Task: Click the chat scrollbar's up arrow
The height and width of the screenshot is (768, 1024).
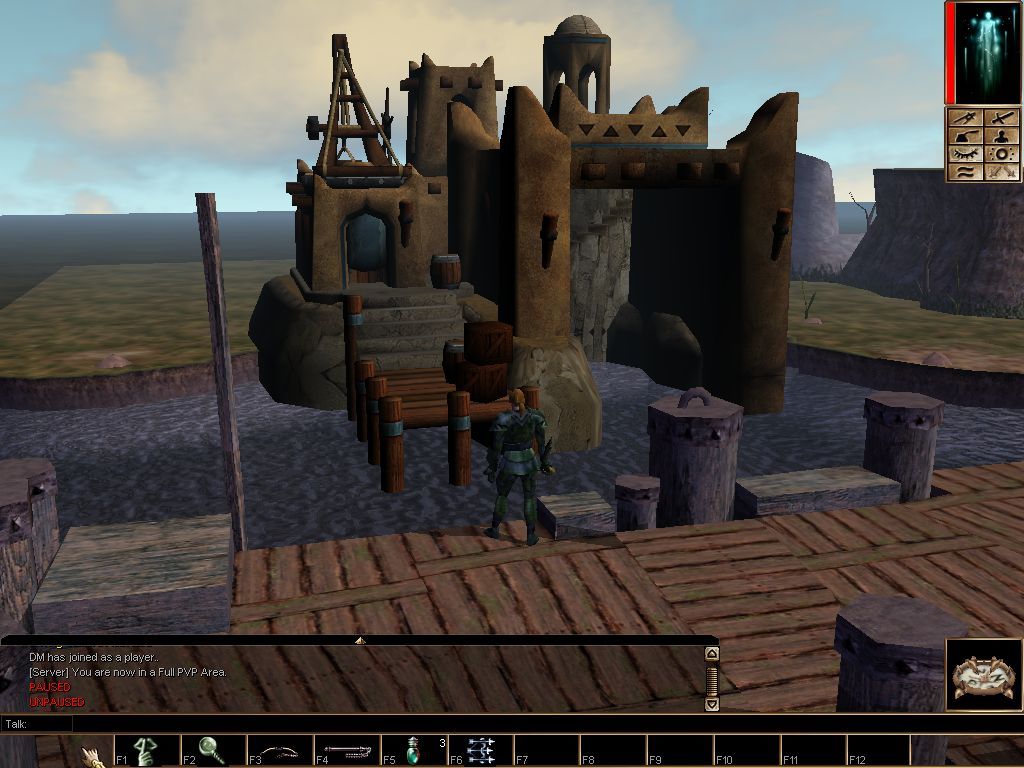Action: tap(712, 654)
